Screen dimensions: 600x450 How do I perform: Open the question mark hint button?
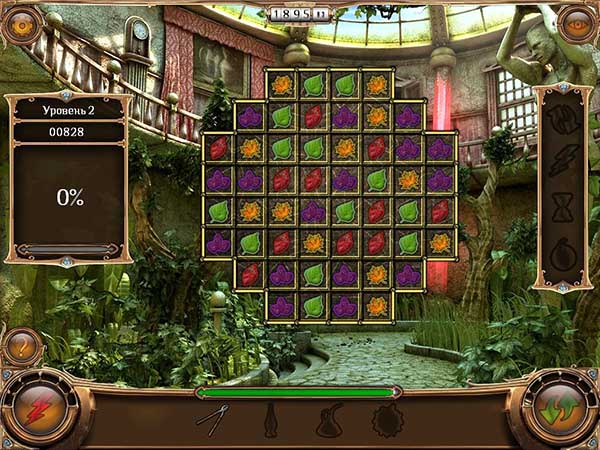20,349
